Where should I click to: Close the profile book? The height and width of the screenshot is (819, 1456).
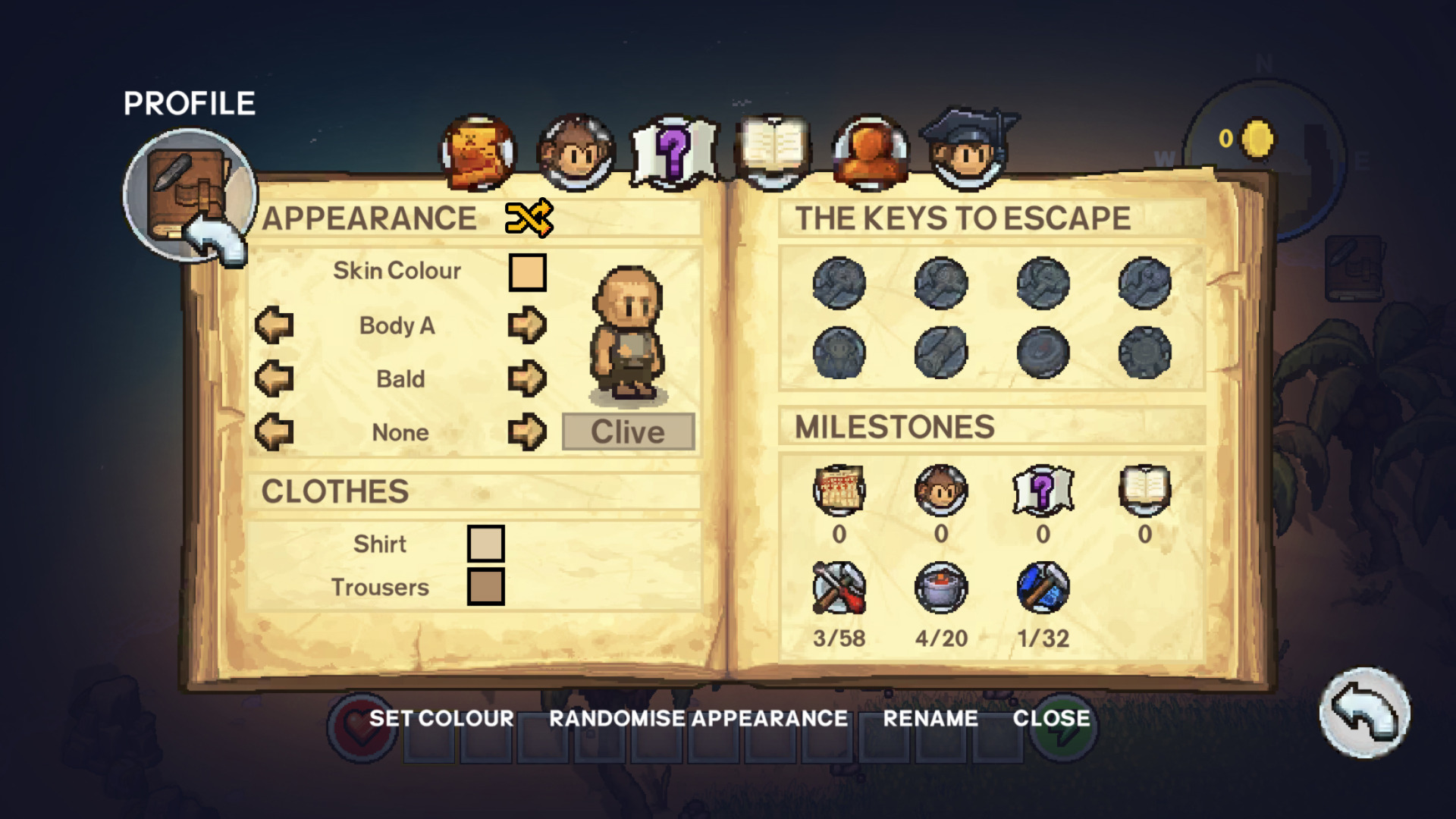click(1051, 718)
